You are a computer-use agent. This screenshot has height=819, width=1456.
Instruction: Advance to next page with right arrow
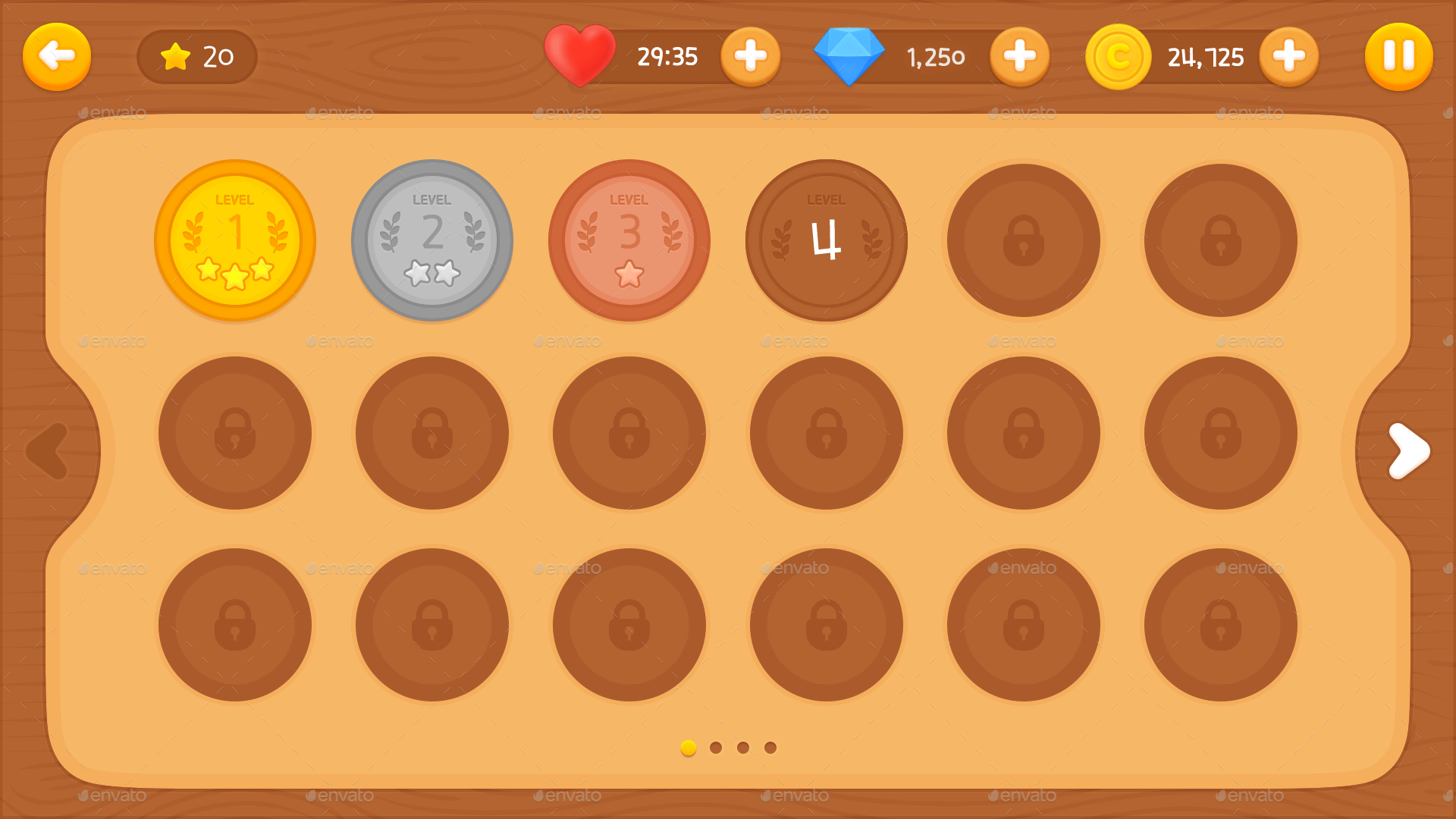click(x=1408, y=450)
